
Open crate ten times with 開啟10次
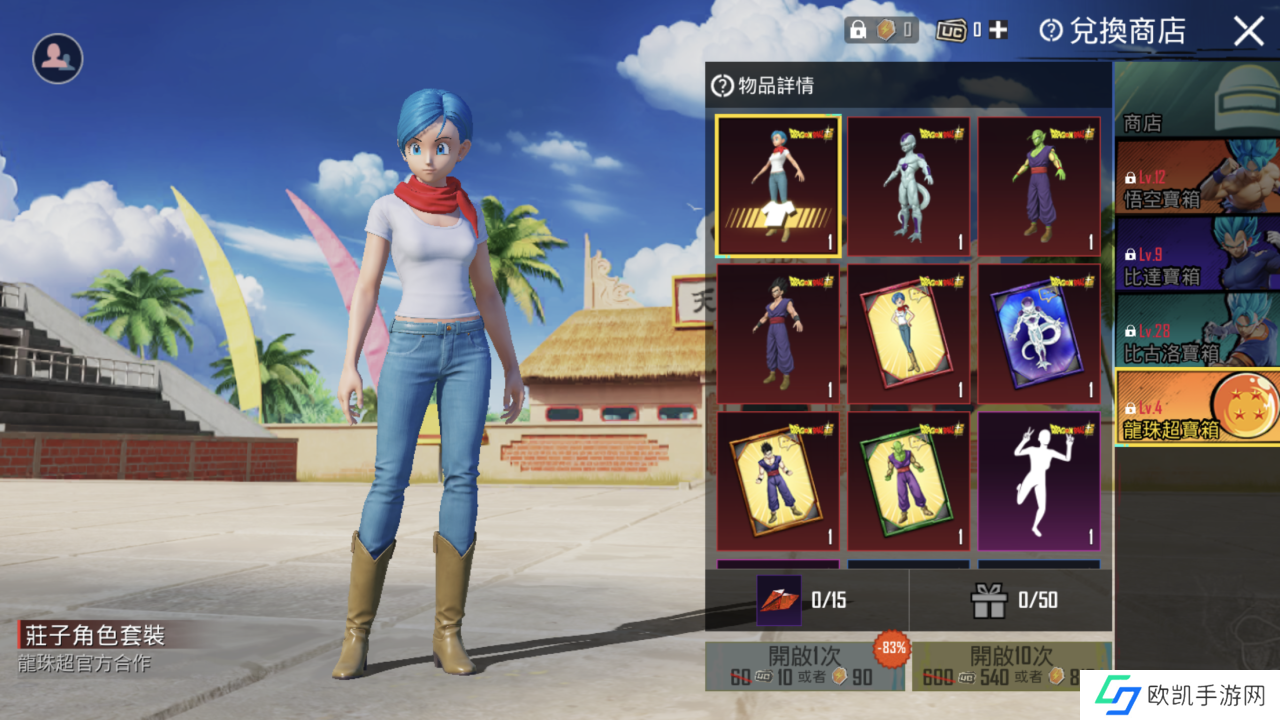(1010, 667)
